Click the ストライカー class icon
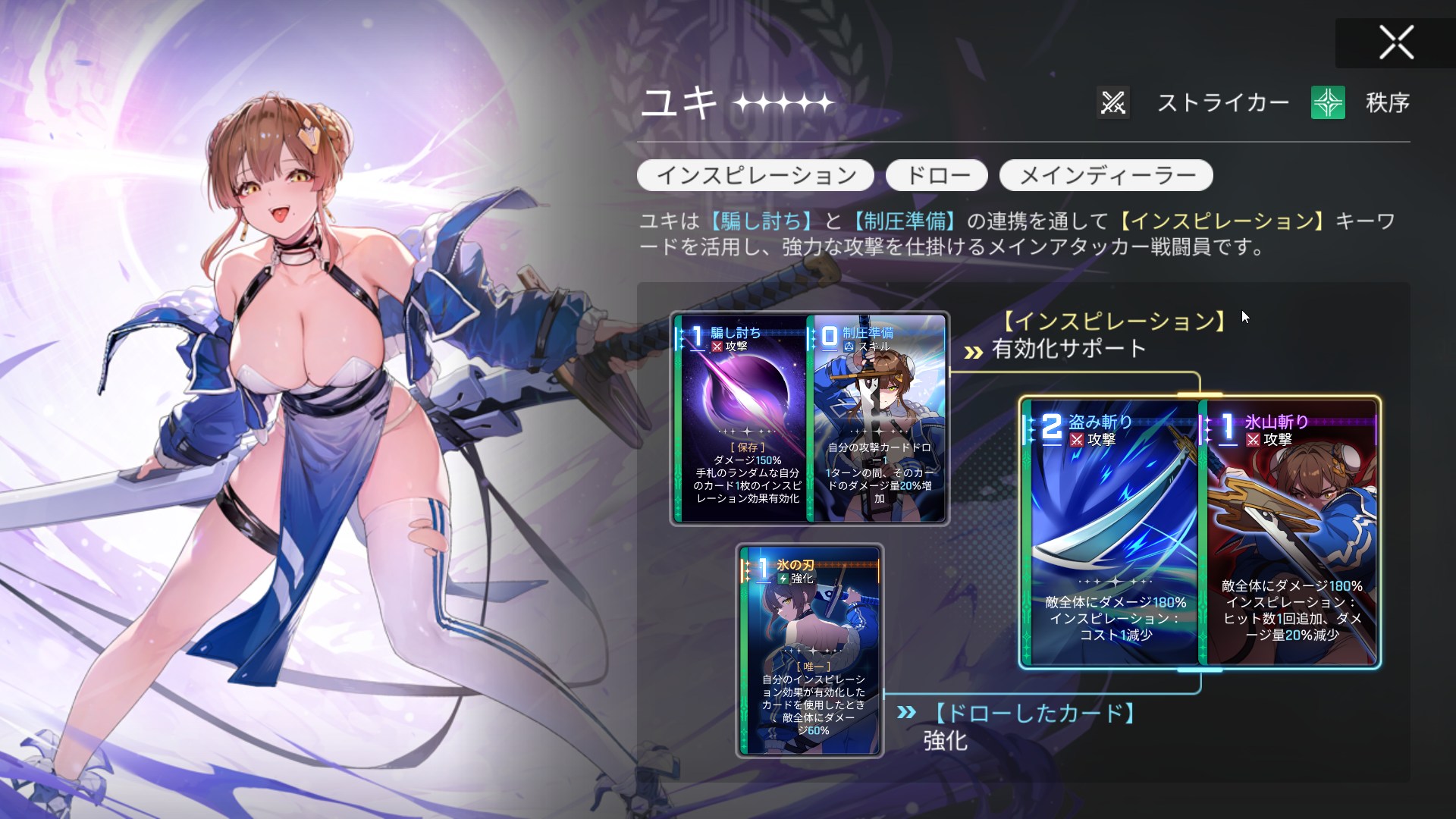 1112,102
